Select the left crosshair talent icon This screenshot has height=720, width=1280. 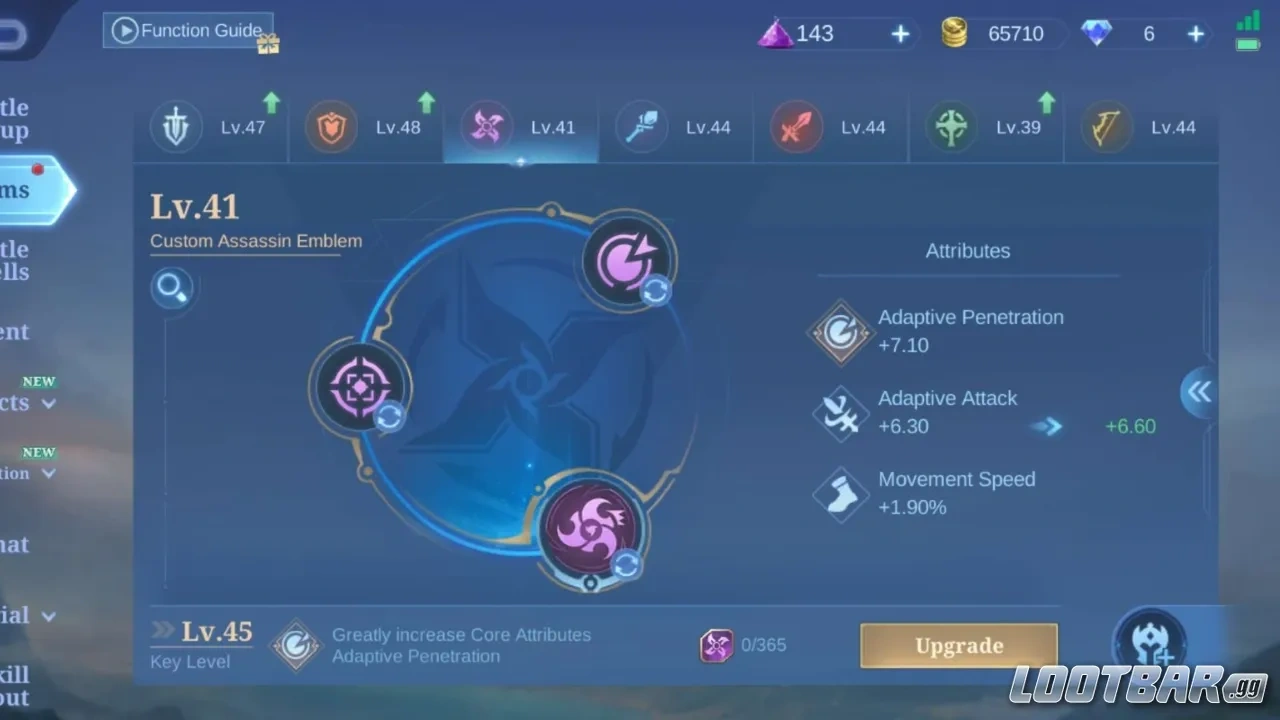coord(360,387)
